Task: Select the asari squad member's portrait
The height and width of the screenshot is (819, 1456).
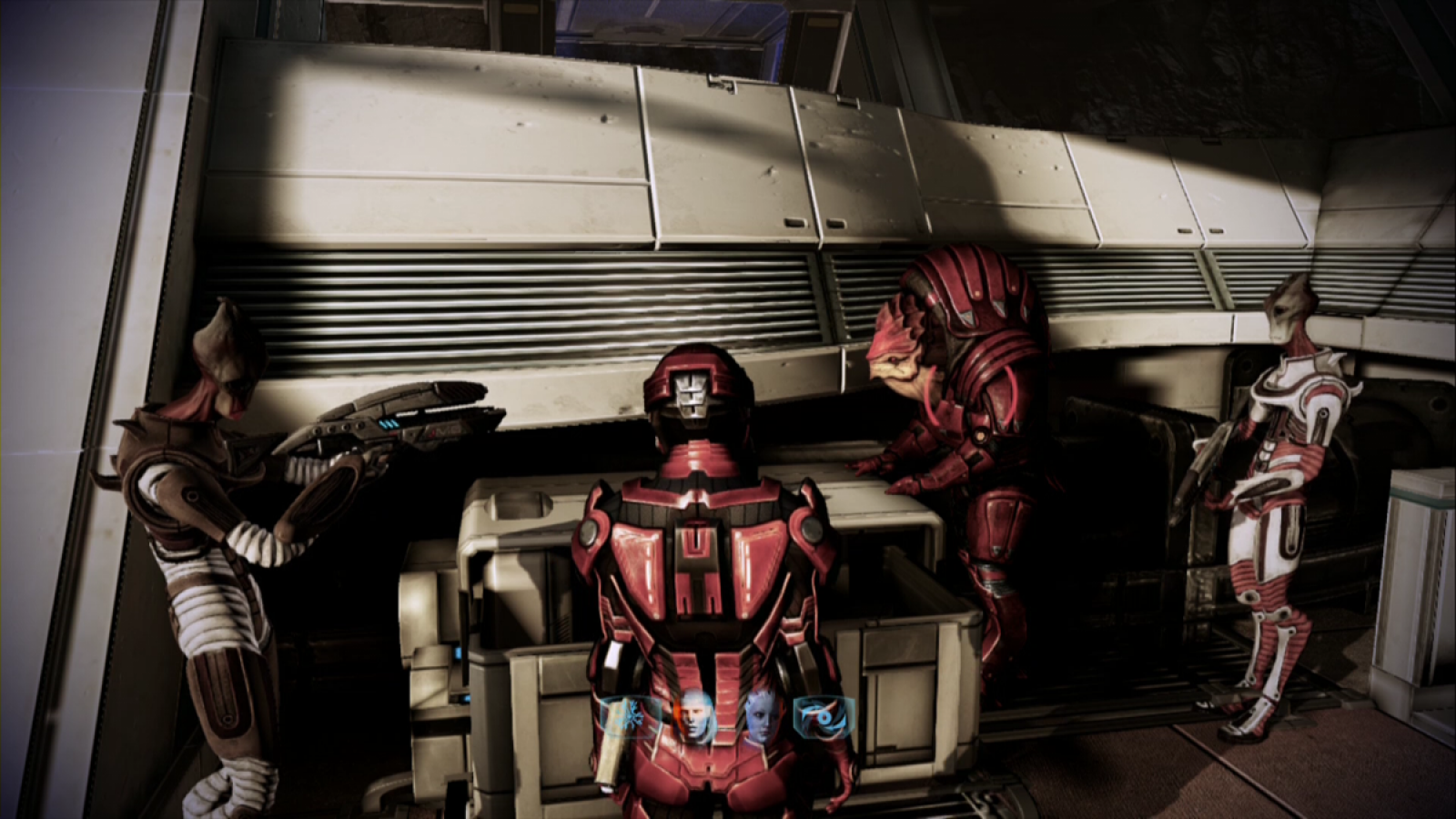Action: pos(763,716)
